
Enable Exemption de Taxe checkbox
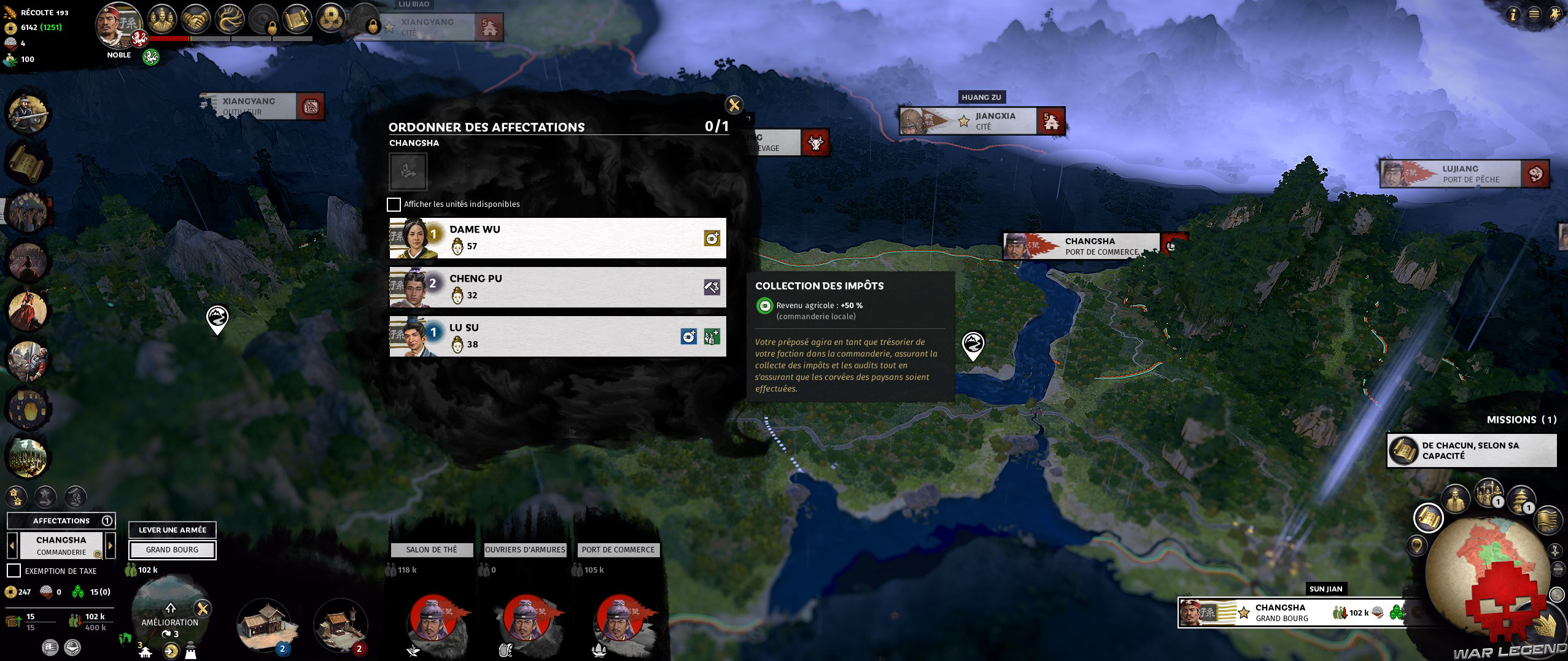tap(14, 571)
